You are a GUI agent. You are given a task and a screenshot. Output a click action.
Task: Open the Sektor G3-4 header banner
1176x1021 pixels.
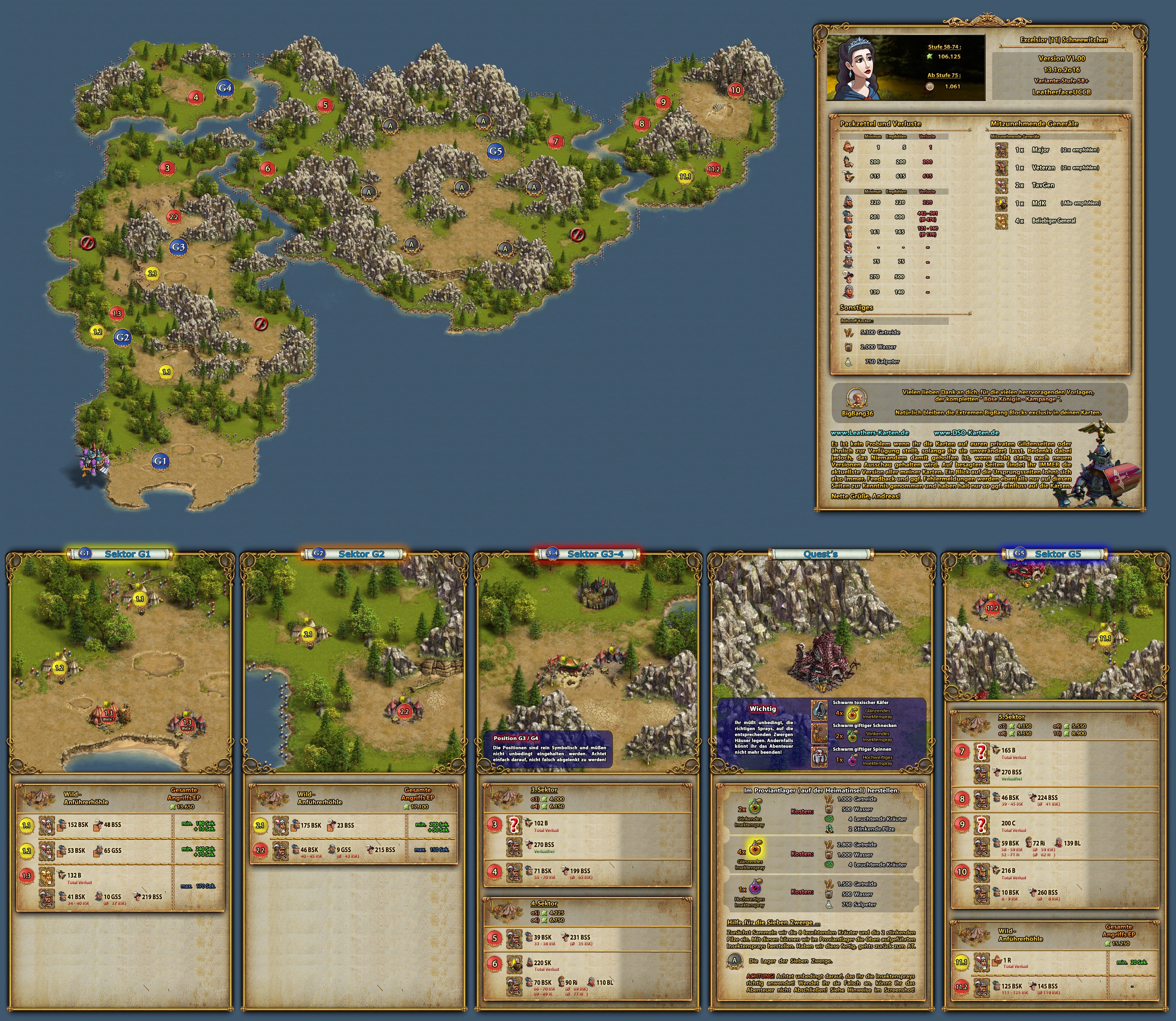588,554
